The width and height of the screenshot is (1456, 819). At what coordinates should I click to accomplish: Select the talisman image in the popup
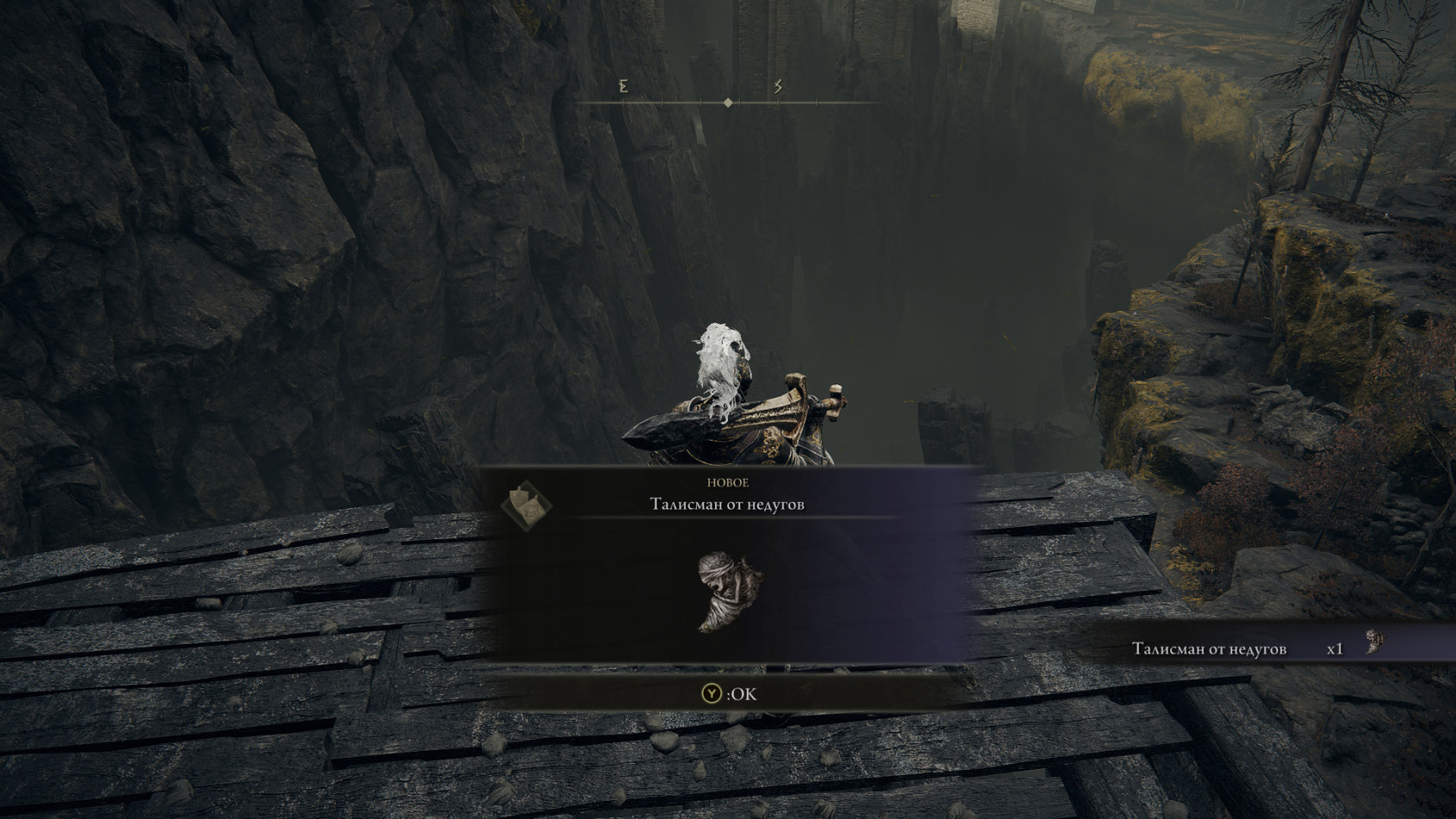coord(730,593)
